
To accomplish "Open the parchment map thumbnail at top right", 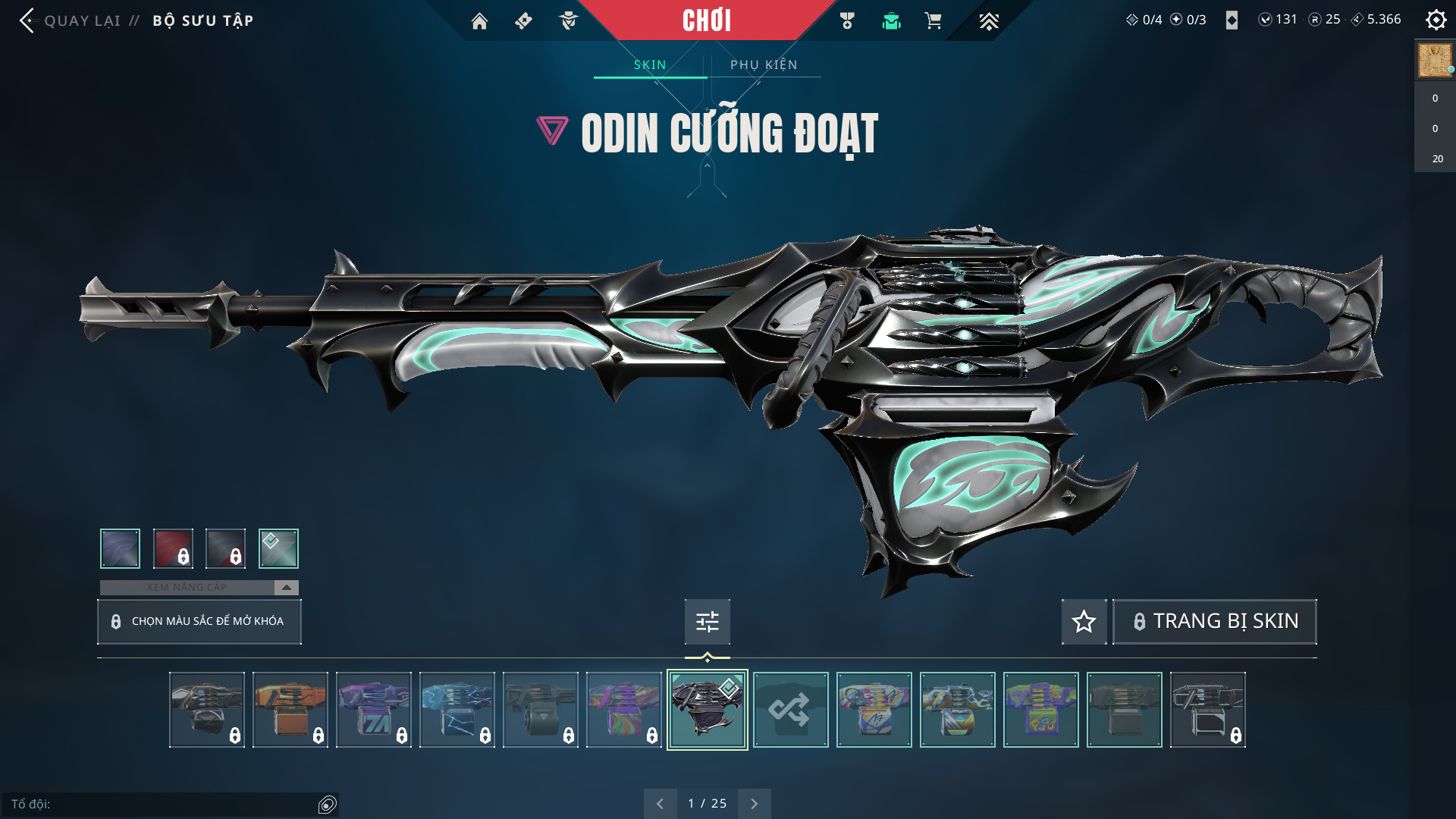I will point(1435,61).
